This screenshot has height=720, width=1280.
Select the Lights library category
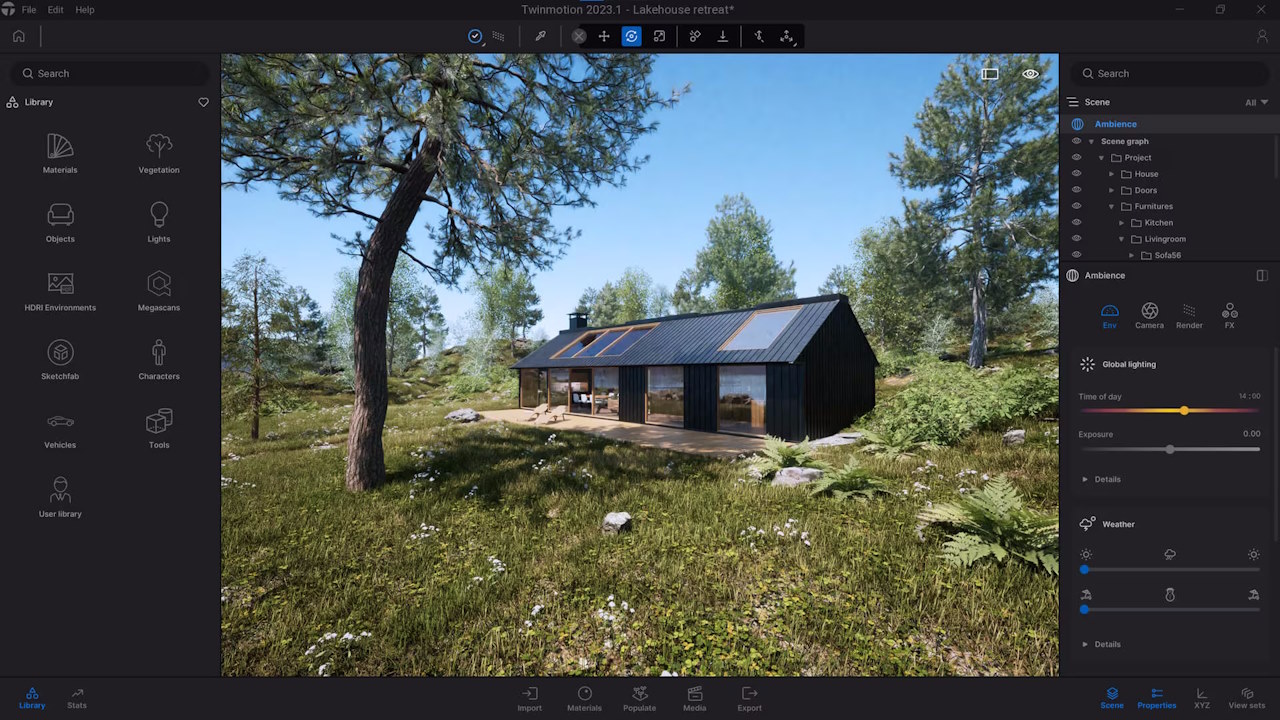click(x=159, y=222)
